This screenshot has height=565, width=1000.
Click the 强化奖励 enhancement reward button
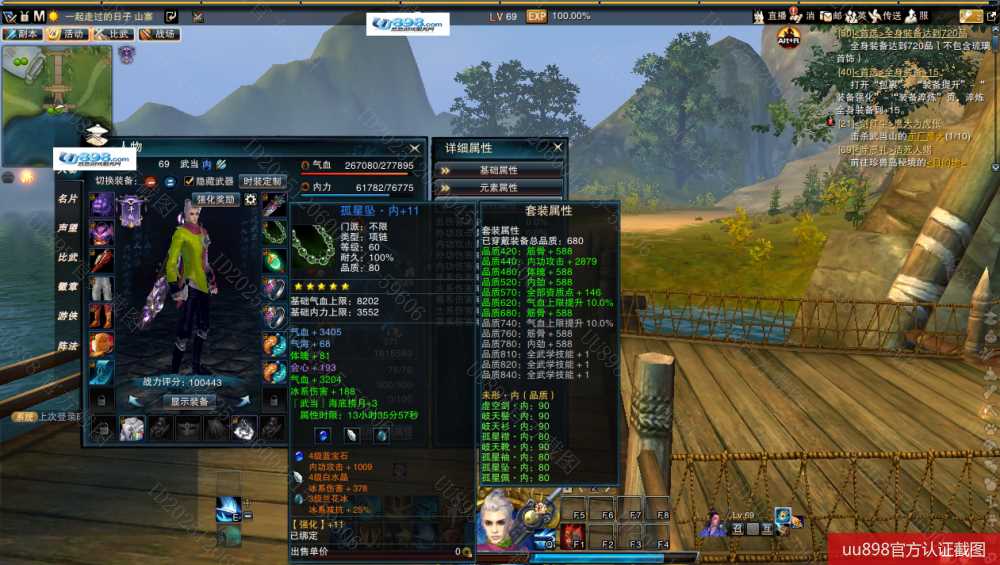click(215, 200)
